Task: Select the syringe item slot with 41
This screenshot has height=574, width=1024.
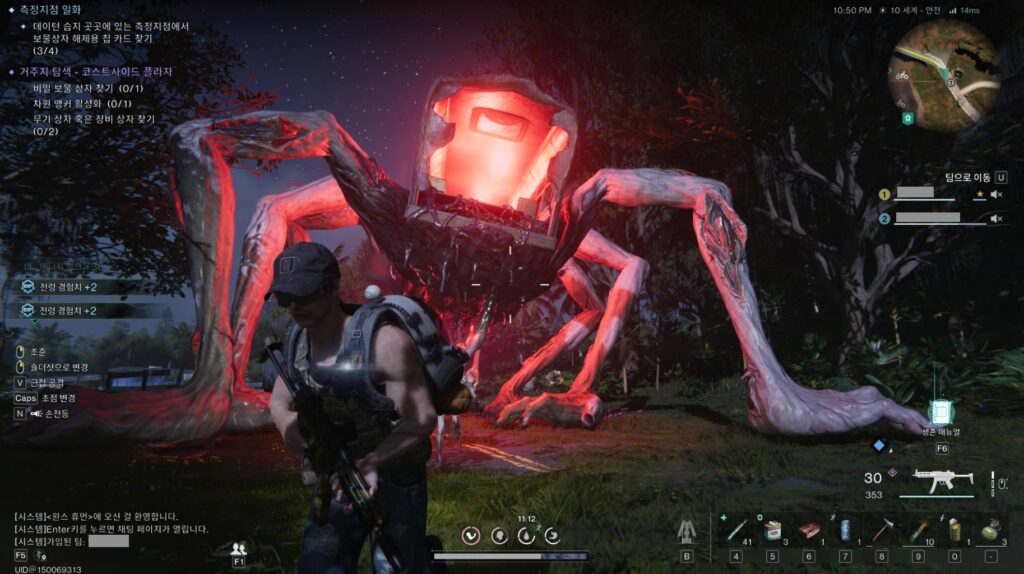Action: pyautogui.click(x=736, y=530)
